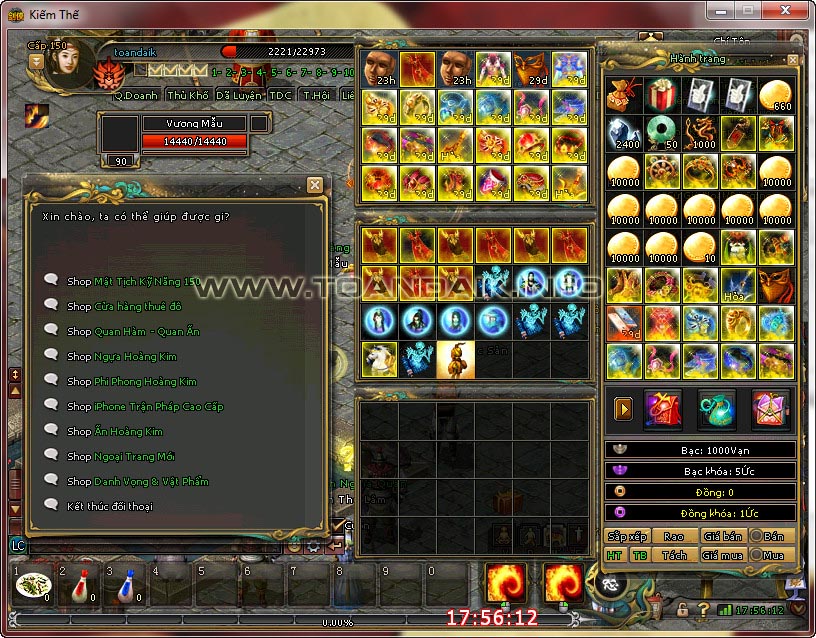Viewport: 816px width, 638px height.
Task: Choose Shop Mật Tịch Kỹ Năng 150
Action: (x=133, y=281)
